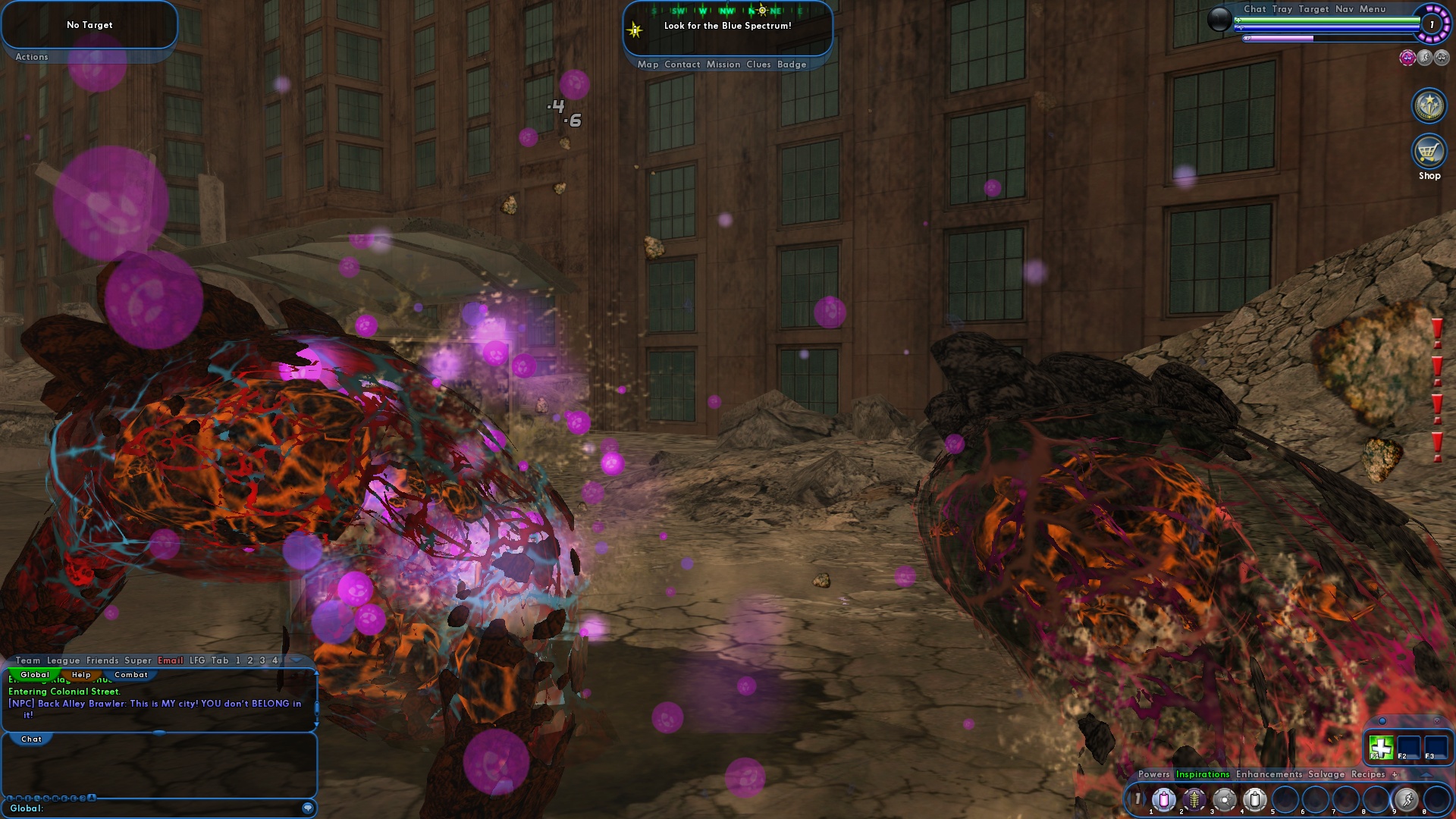
Task: Use the green cross inspiration in slot F1
Action: tap(1381, 748)
